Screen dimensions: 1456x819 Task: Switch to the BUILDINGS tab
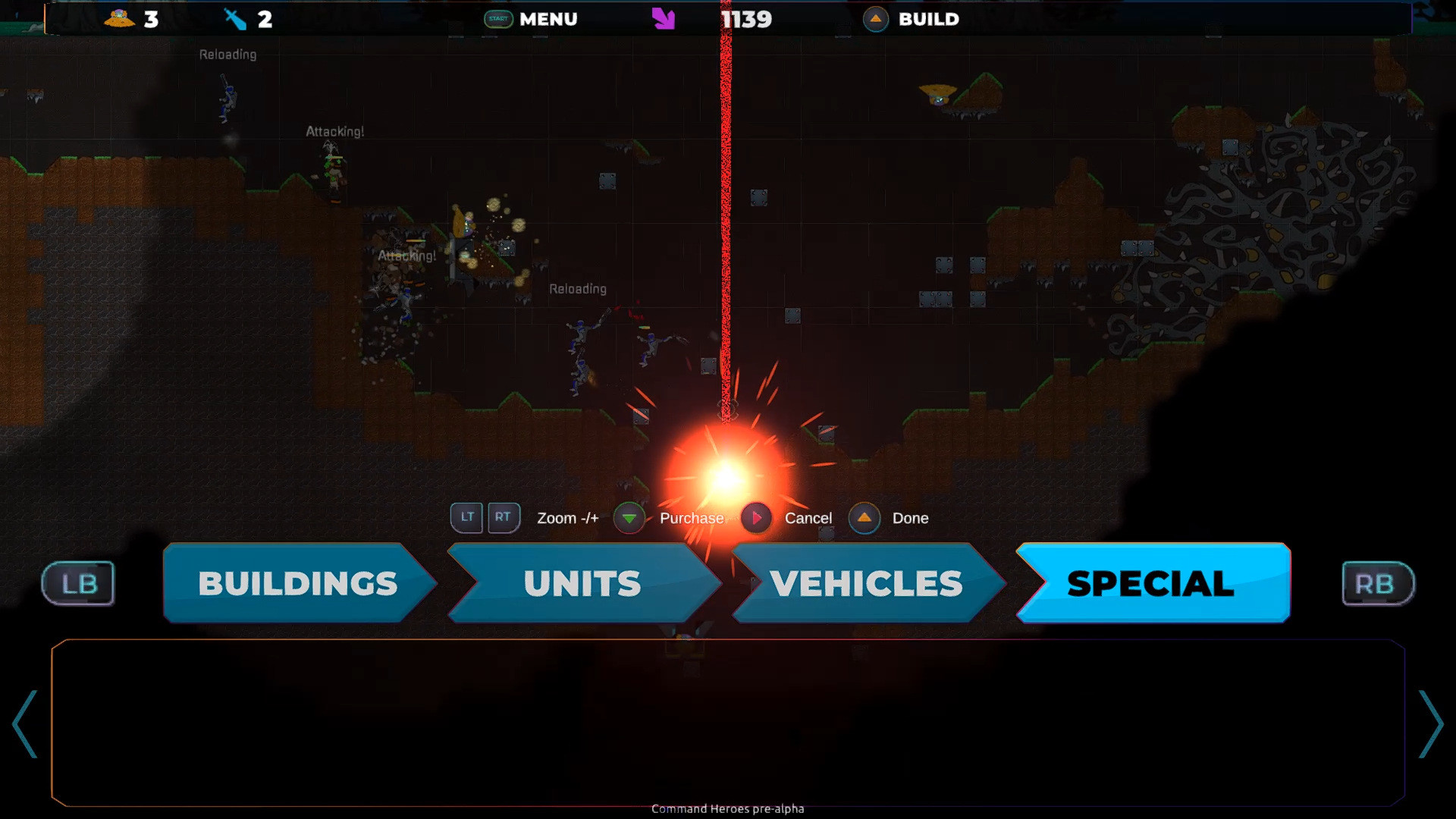(x=296, y=583)
